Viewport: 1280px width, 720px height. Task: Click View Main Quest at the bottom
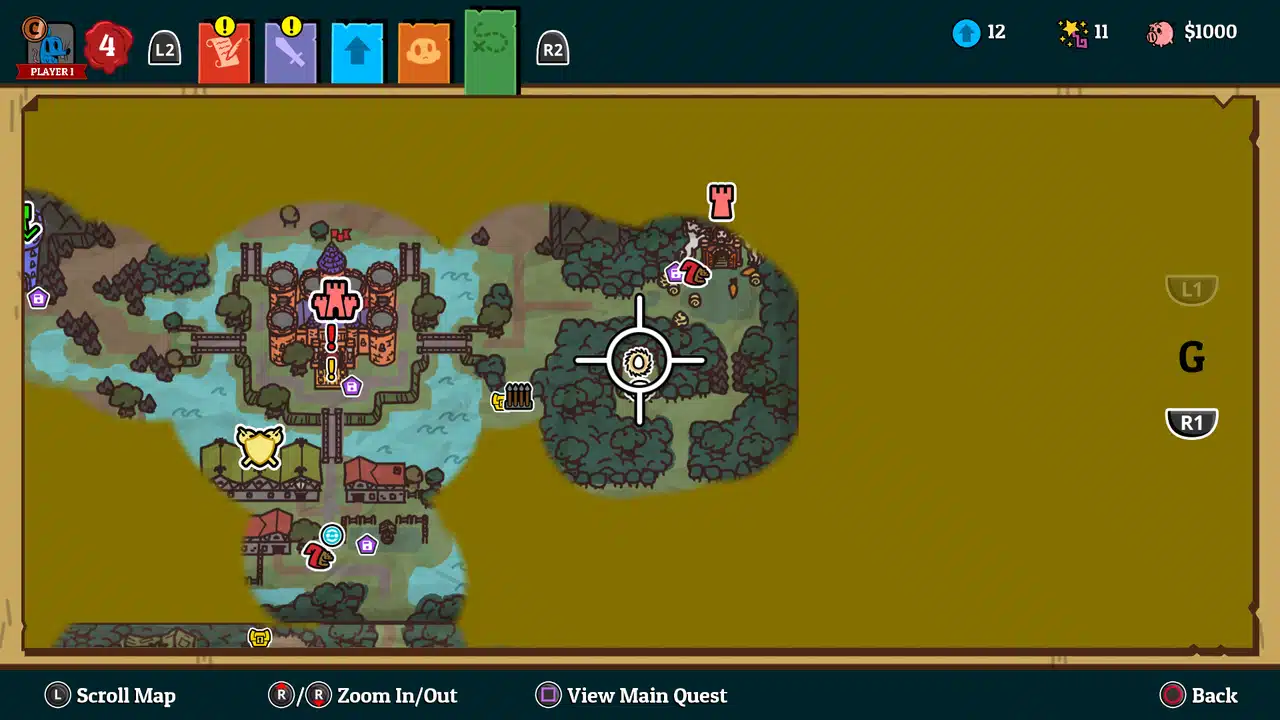[x=631, y=695]
